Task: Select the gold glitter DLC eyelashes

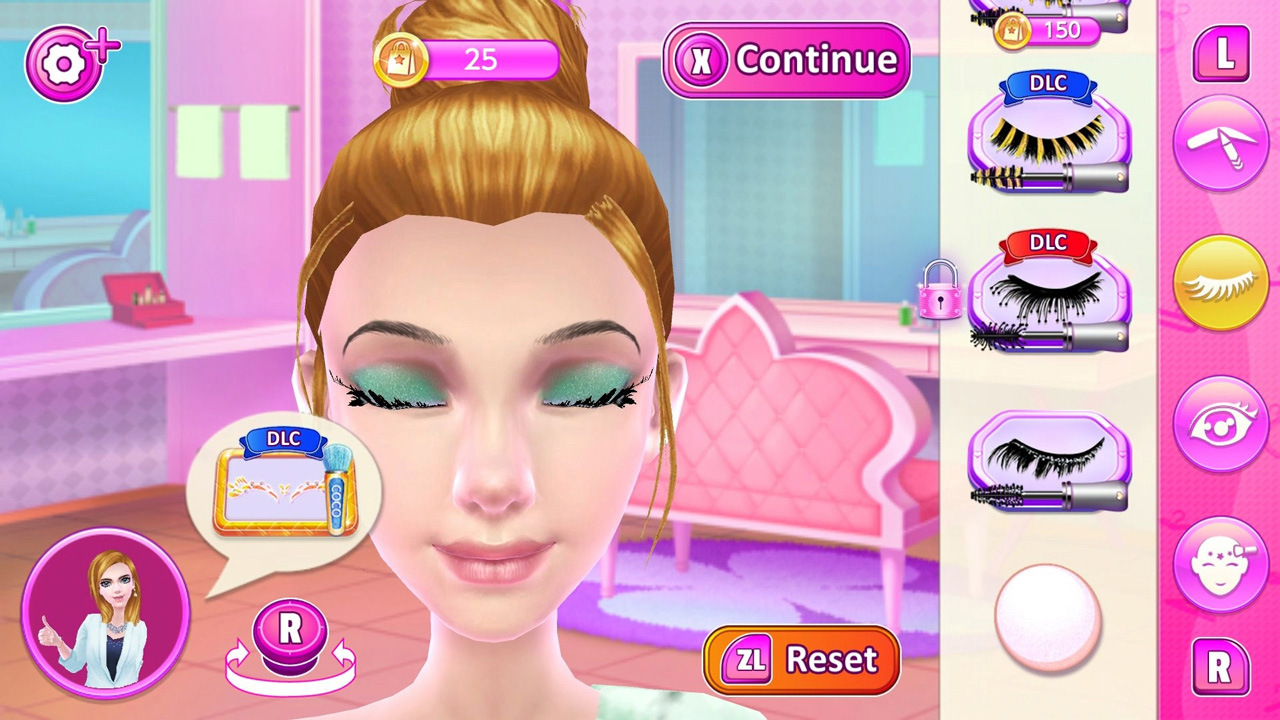Action: [x=1048, y=140]
